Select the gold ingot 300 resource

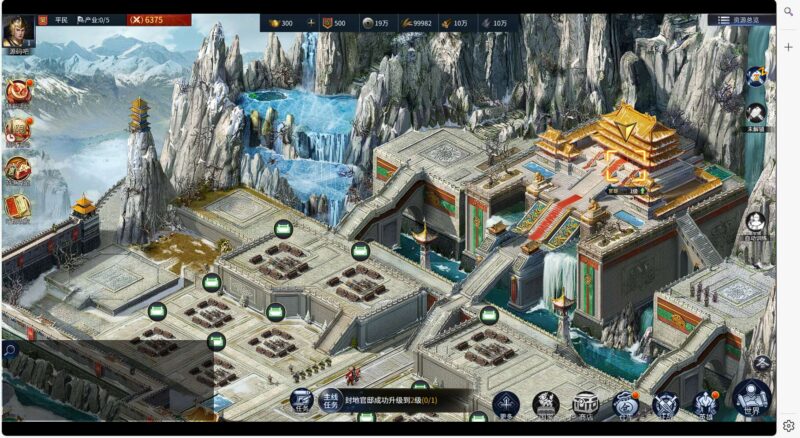(279, 22)
